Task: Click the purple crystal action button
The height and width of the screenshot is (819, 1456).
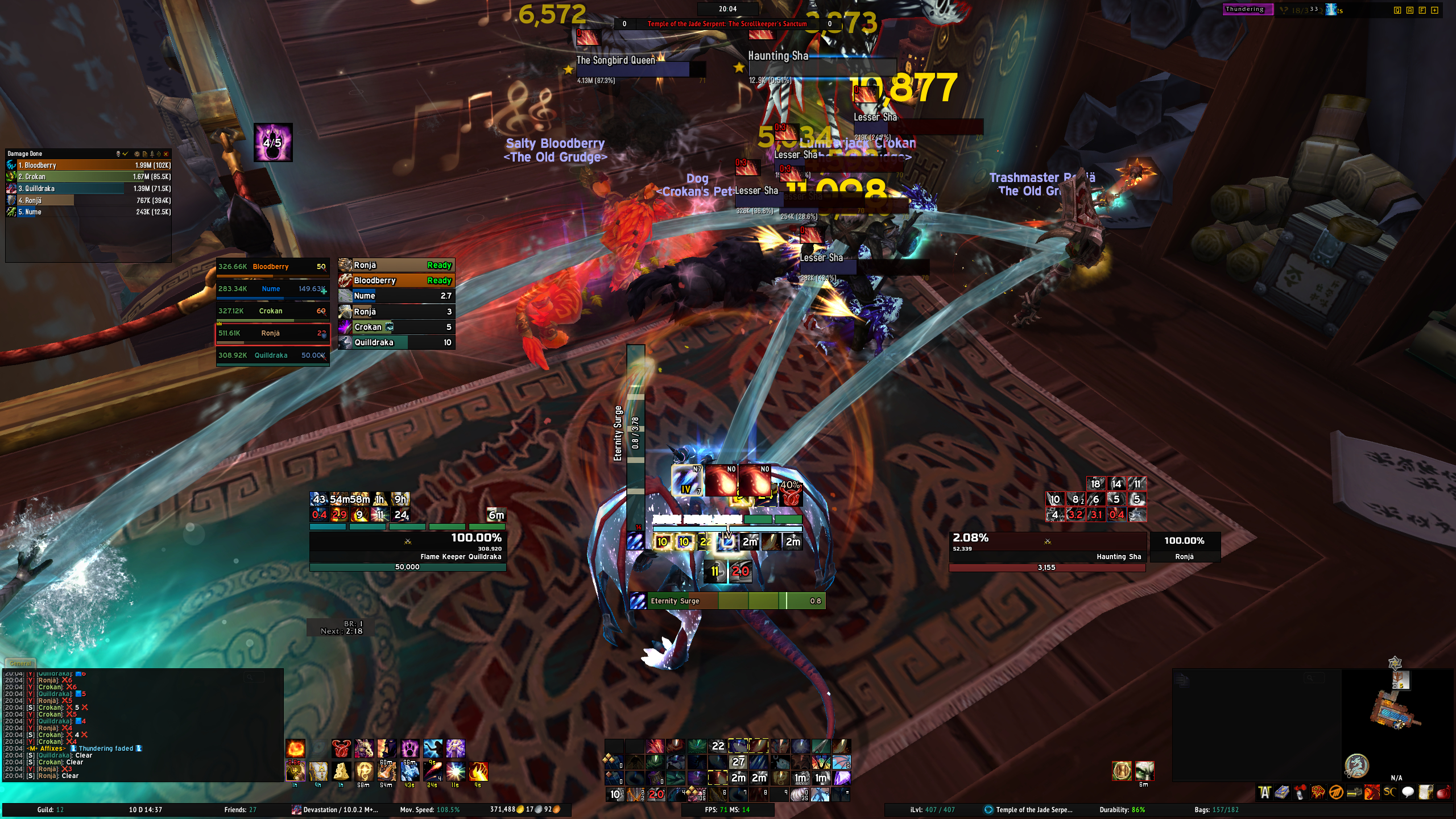Action: 842,777
